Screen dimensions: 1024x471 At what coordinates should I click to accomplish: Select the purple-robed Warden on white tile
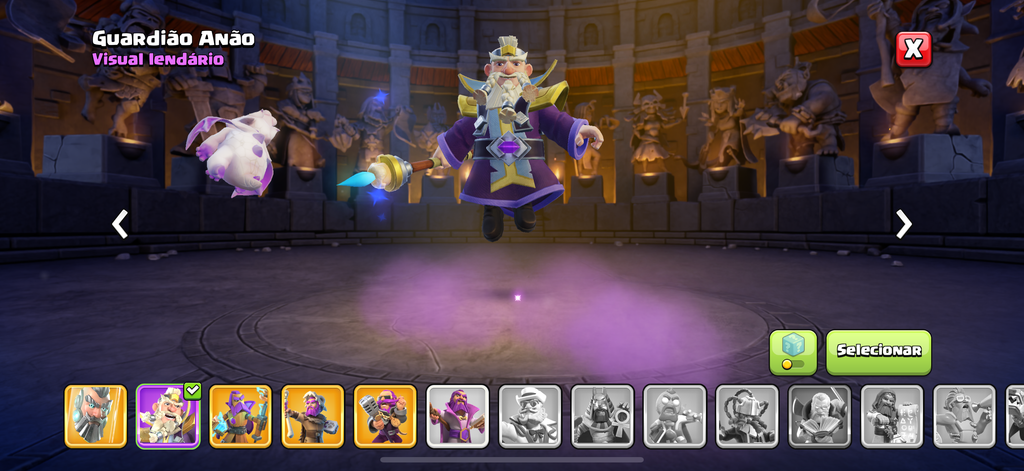point(458,415)
